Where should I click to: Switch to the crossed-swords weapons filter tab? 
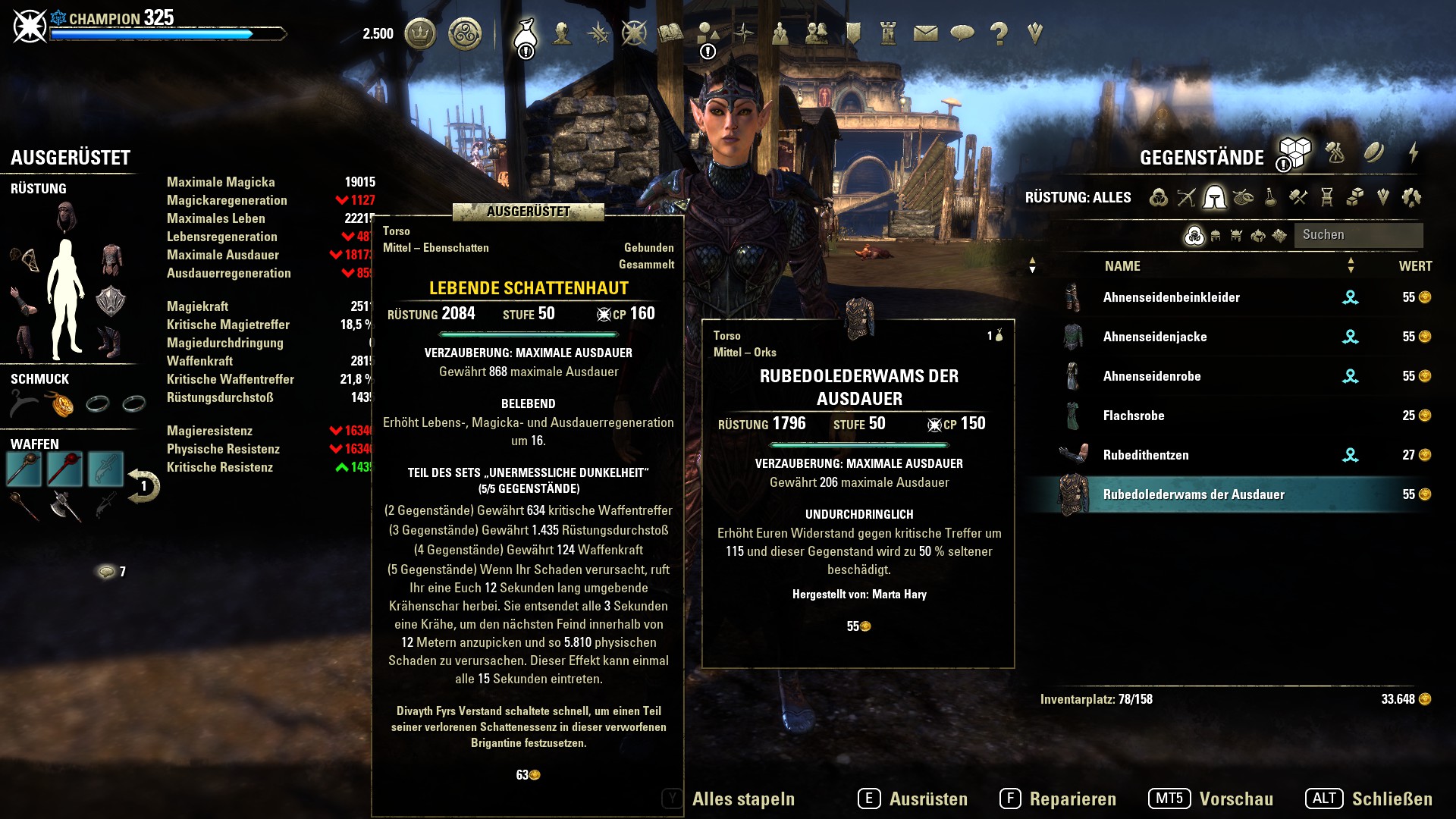coord(1186,198)
